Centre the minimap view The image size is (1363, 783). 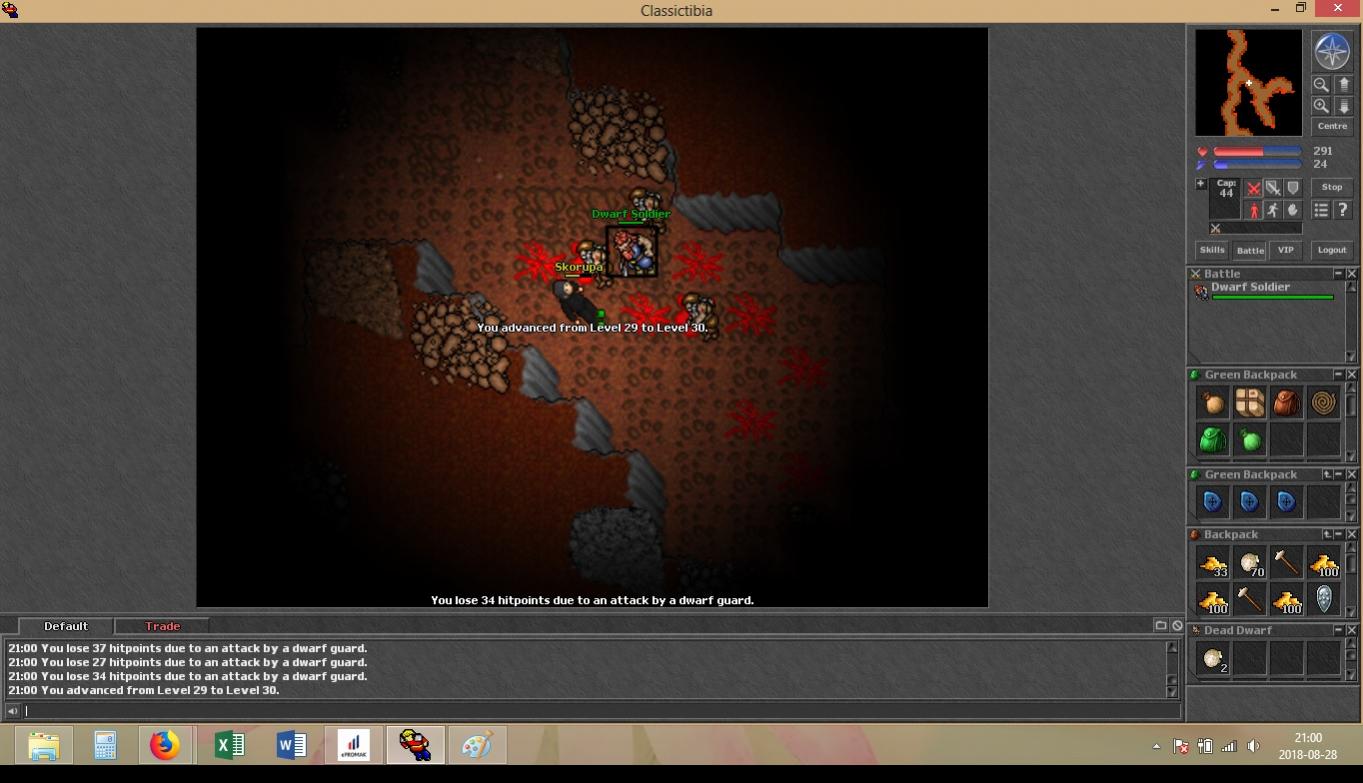coord(1331,126)
